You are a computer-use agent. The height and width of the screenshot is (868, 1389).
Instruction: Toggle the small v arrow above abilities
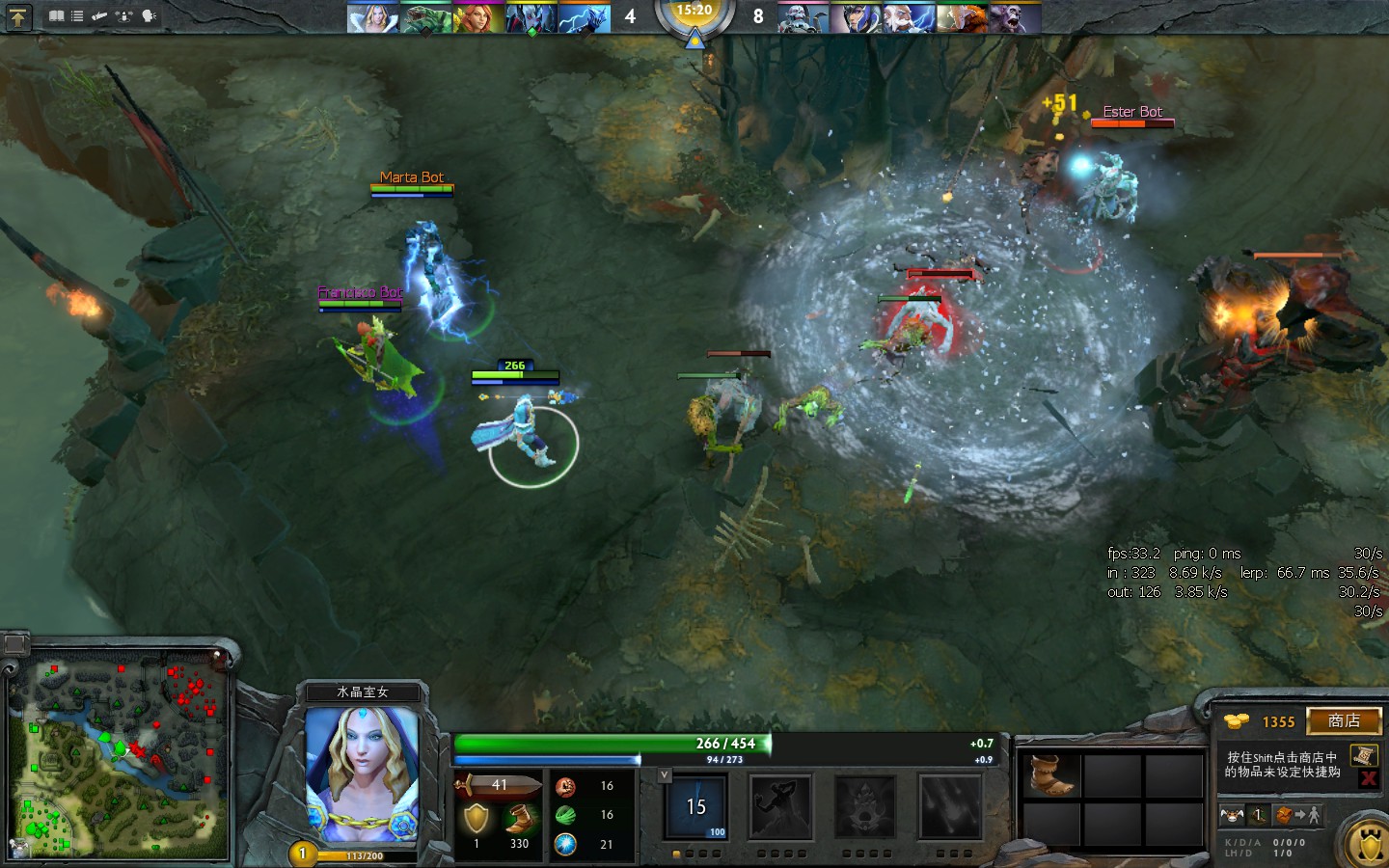664,774
